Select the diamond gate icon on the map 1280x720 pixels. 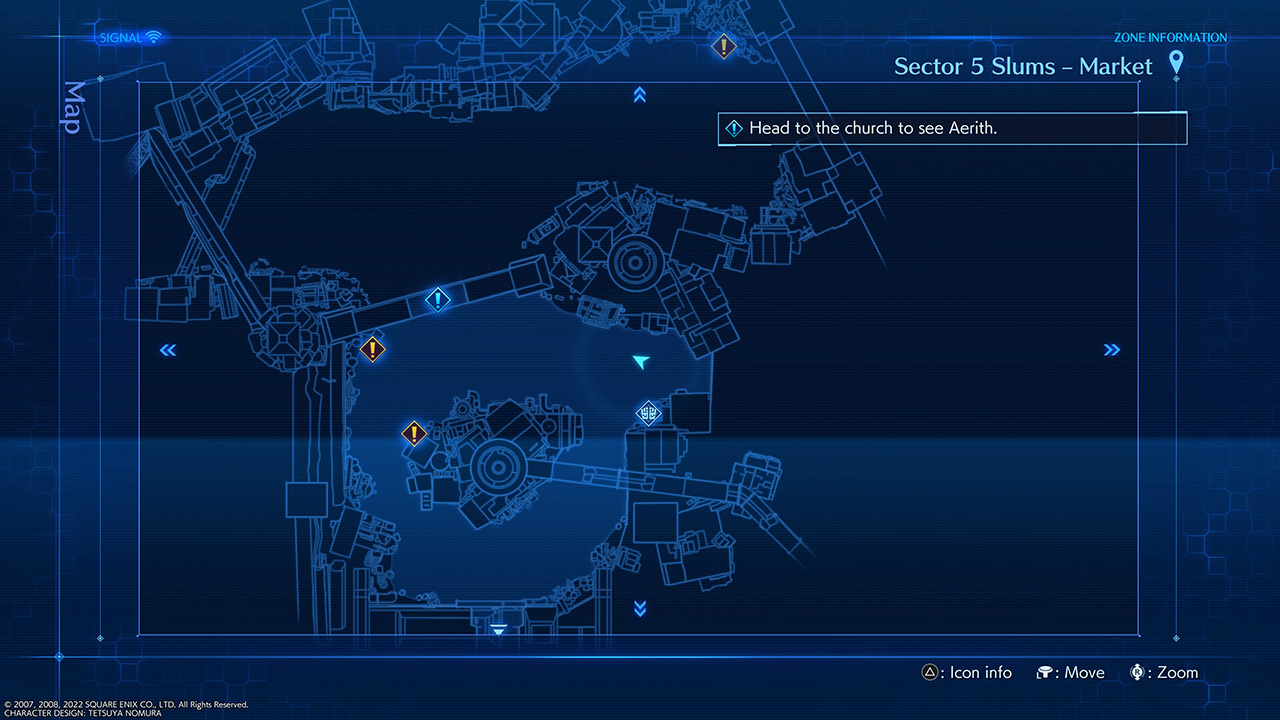click(x=649, y=412)
